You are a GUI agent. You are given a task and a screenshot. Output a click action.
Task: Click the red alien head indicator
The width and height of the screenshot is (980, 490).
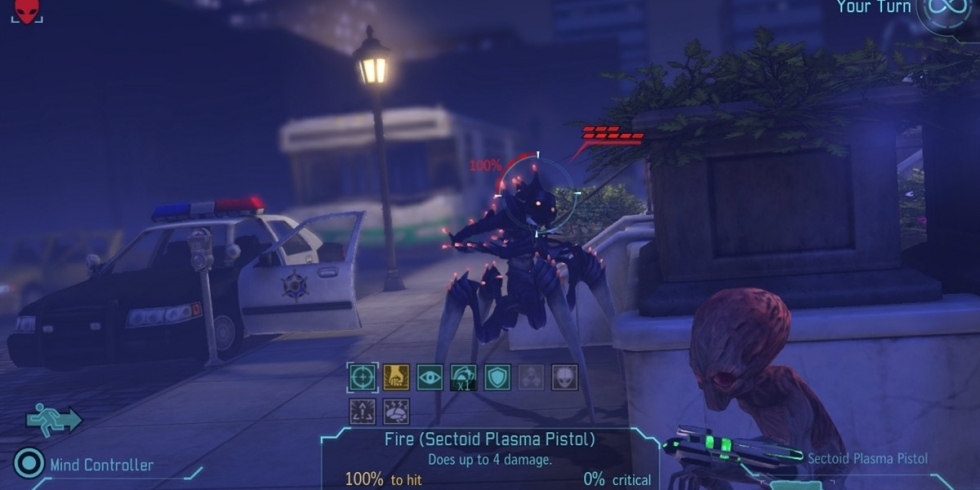[27, 11]
